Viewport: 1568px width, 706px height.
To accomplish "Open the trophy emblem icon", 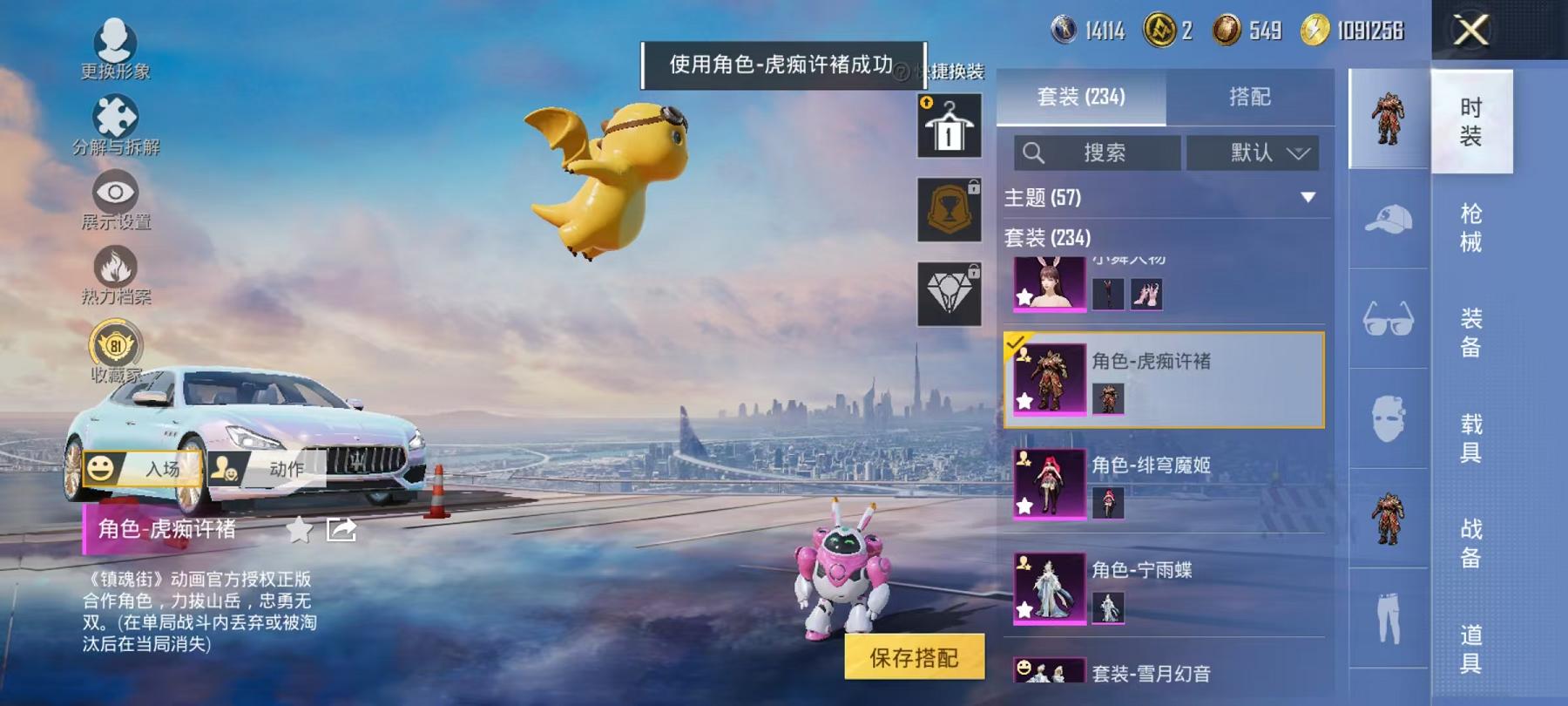I will (949, 207).
